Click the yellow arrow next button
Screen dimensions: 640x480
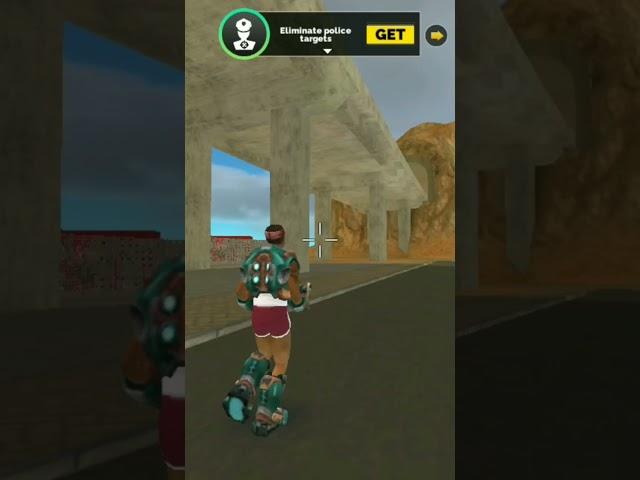coord(436,35)
